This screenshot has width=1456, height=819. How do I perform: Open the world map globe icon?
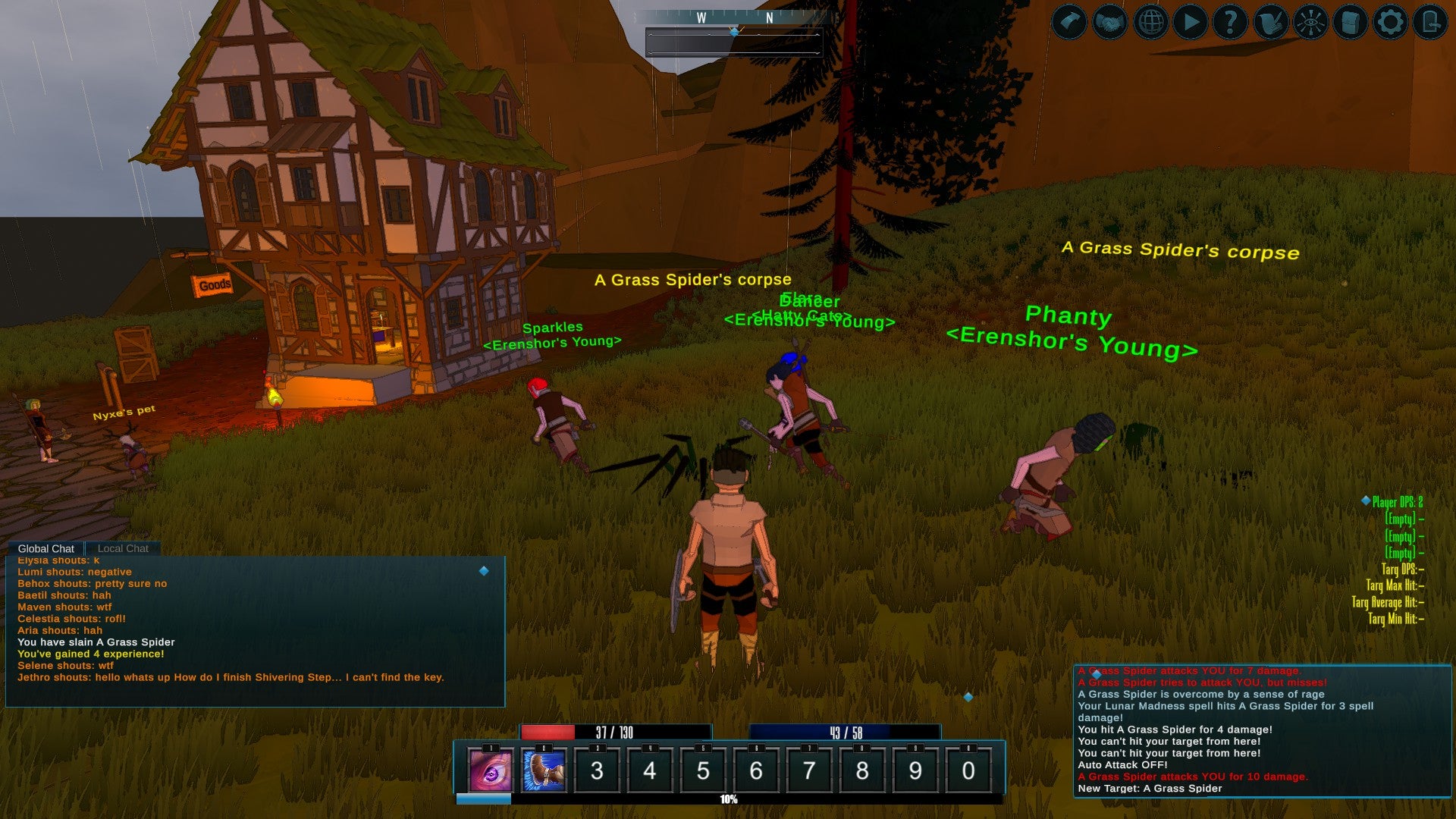coord(1153,21)
